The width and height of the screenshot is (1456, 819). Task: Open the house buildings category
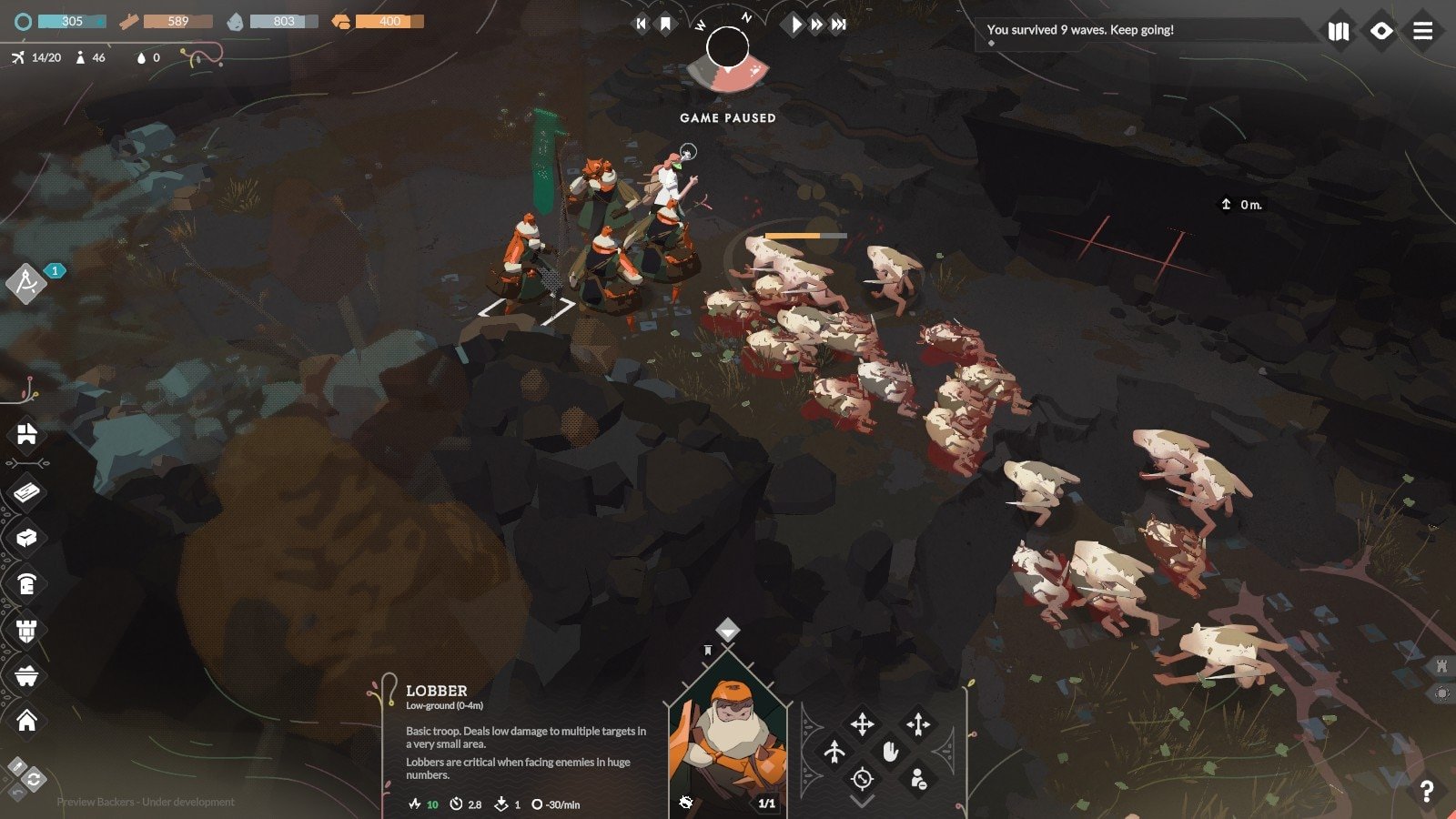point(26,721)
